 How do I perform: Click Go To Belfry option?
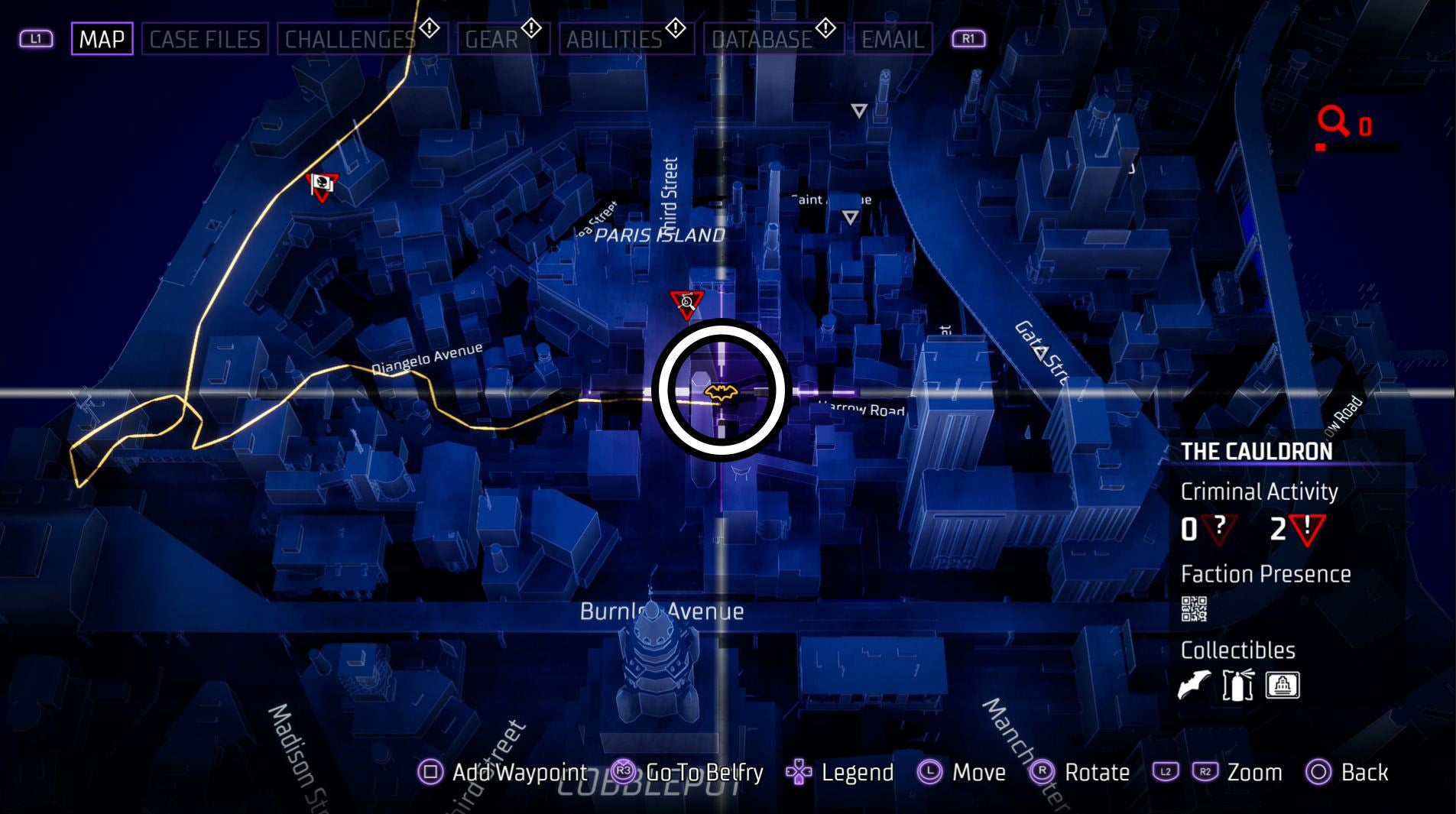(701, 773)
